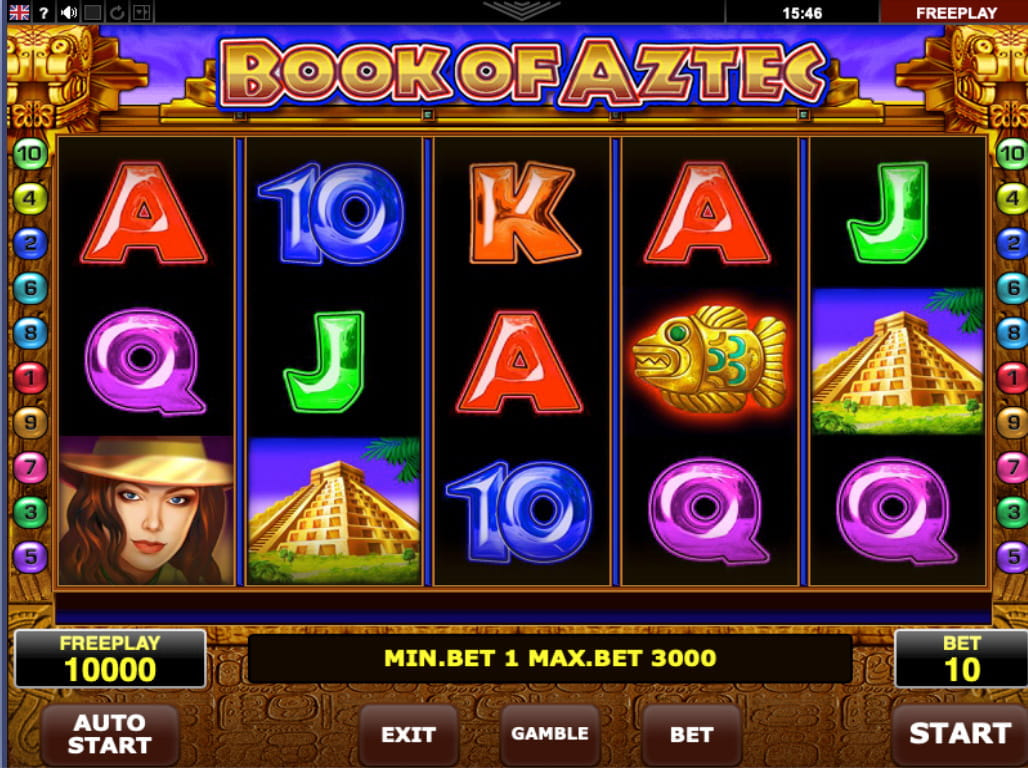This screenshot has height=768, width=1028.
Task: Toggle sound with the speaker icon
Action: (x=69, y=13)
